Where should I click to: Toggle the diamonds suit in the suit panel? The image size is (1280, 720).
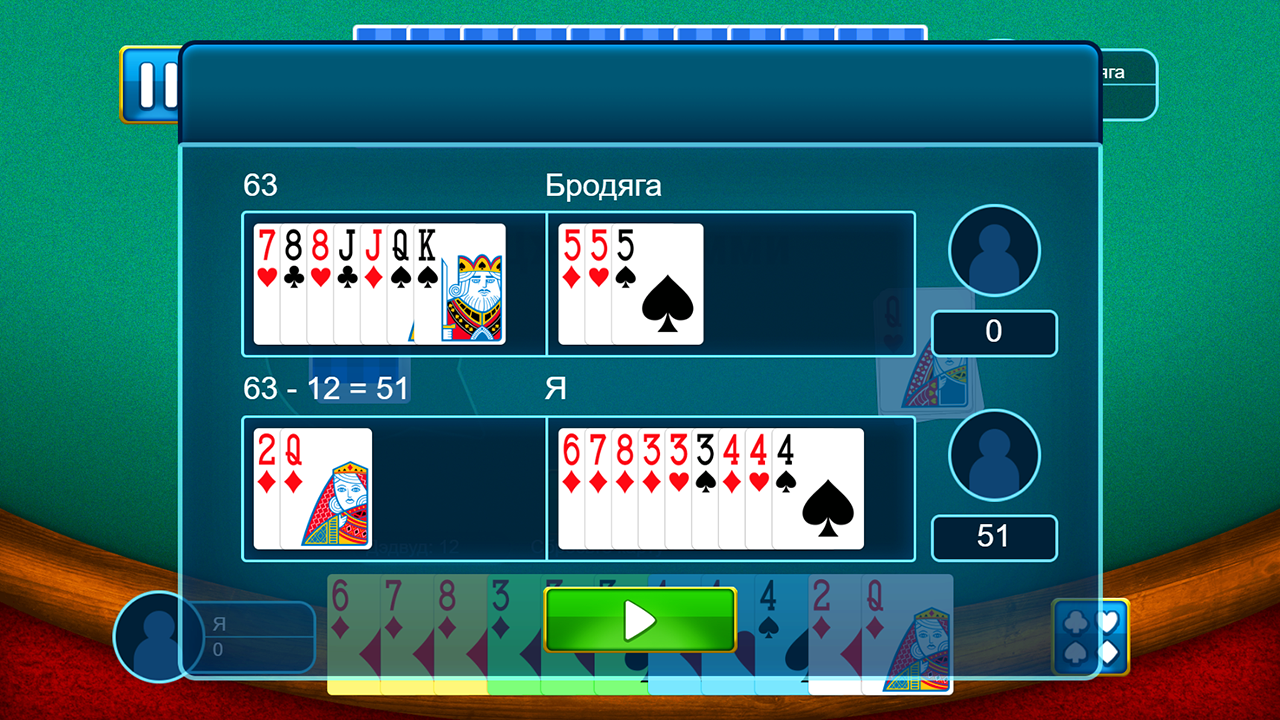point(1108,652)
